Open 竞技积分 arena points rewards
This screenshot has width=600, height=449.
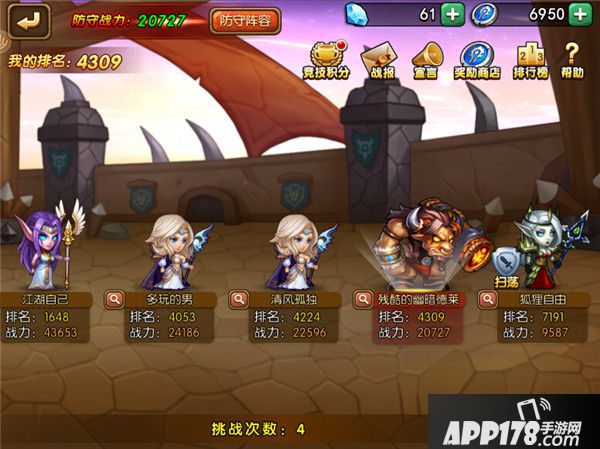pyautogui.click(x=324, y=59)
